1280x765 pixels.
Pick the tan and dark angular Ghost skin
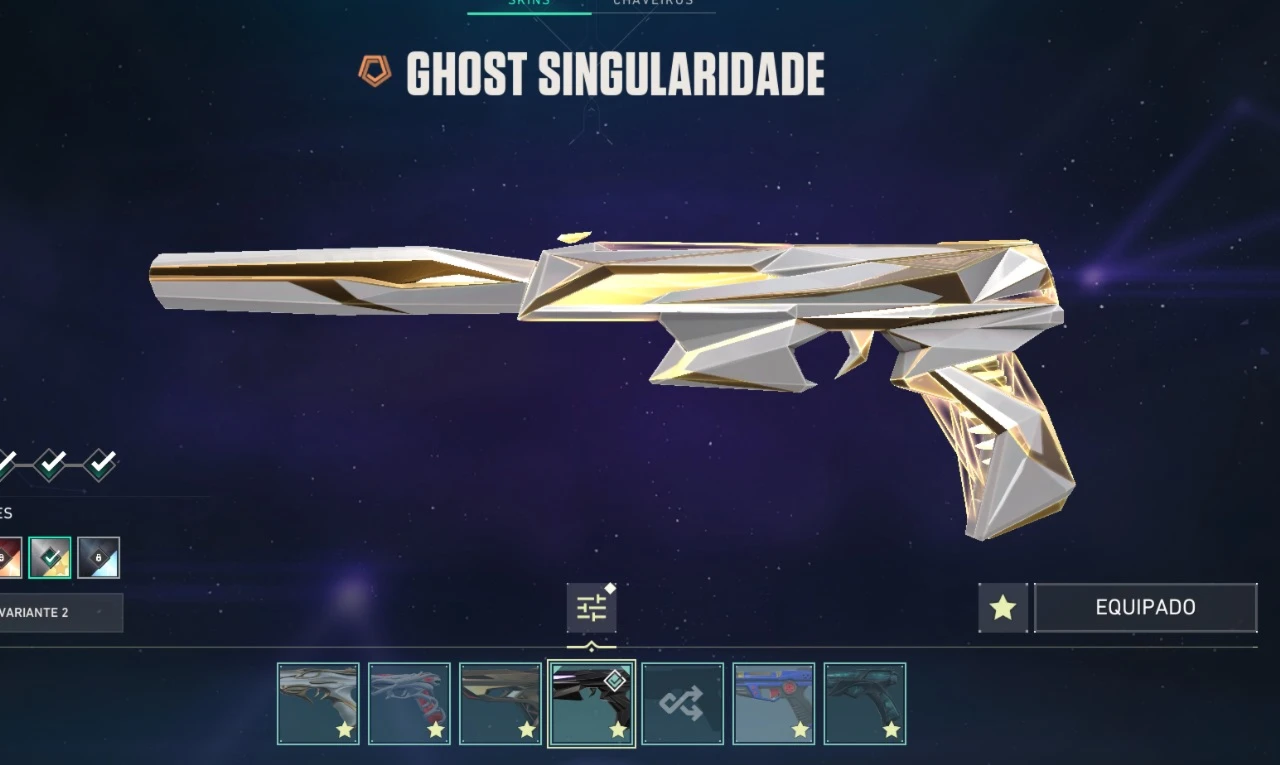click(500, 703)
